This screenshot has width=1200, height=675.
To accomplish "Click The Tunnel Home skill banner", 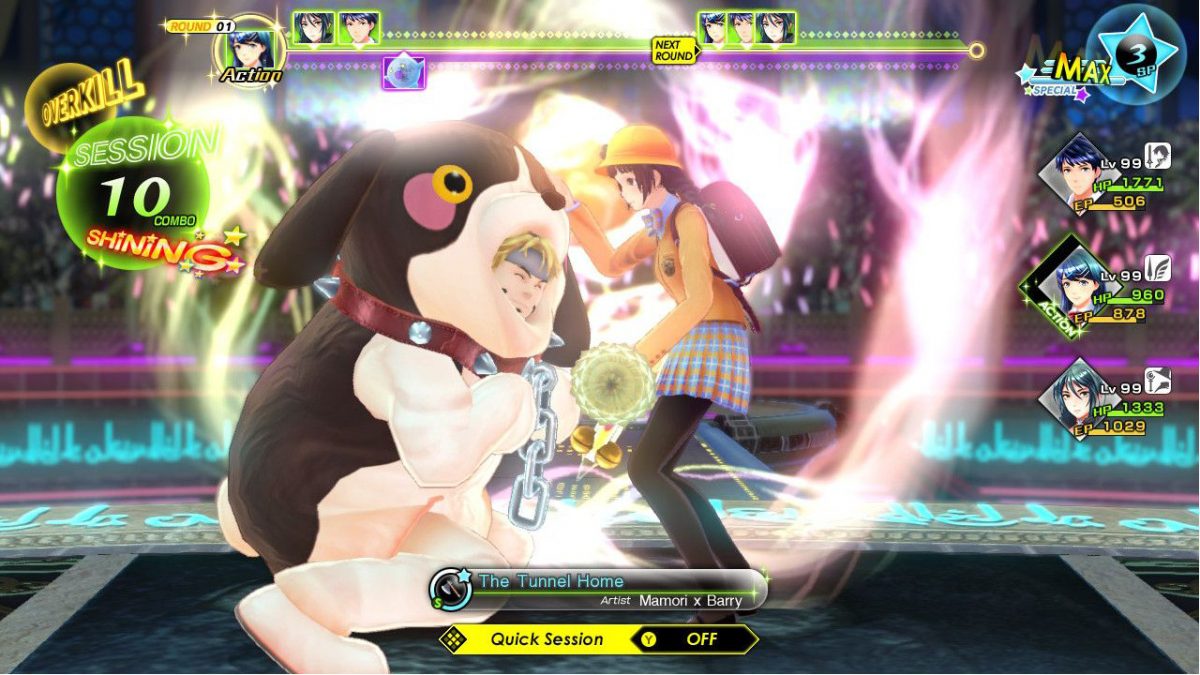I will (x=598, y=589).
